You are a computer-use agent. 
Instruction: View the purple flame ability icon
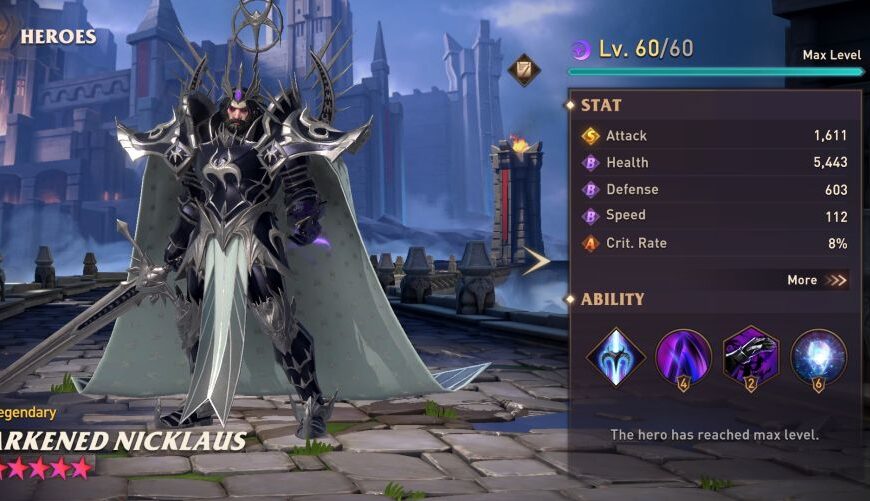point(683,356)
